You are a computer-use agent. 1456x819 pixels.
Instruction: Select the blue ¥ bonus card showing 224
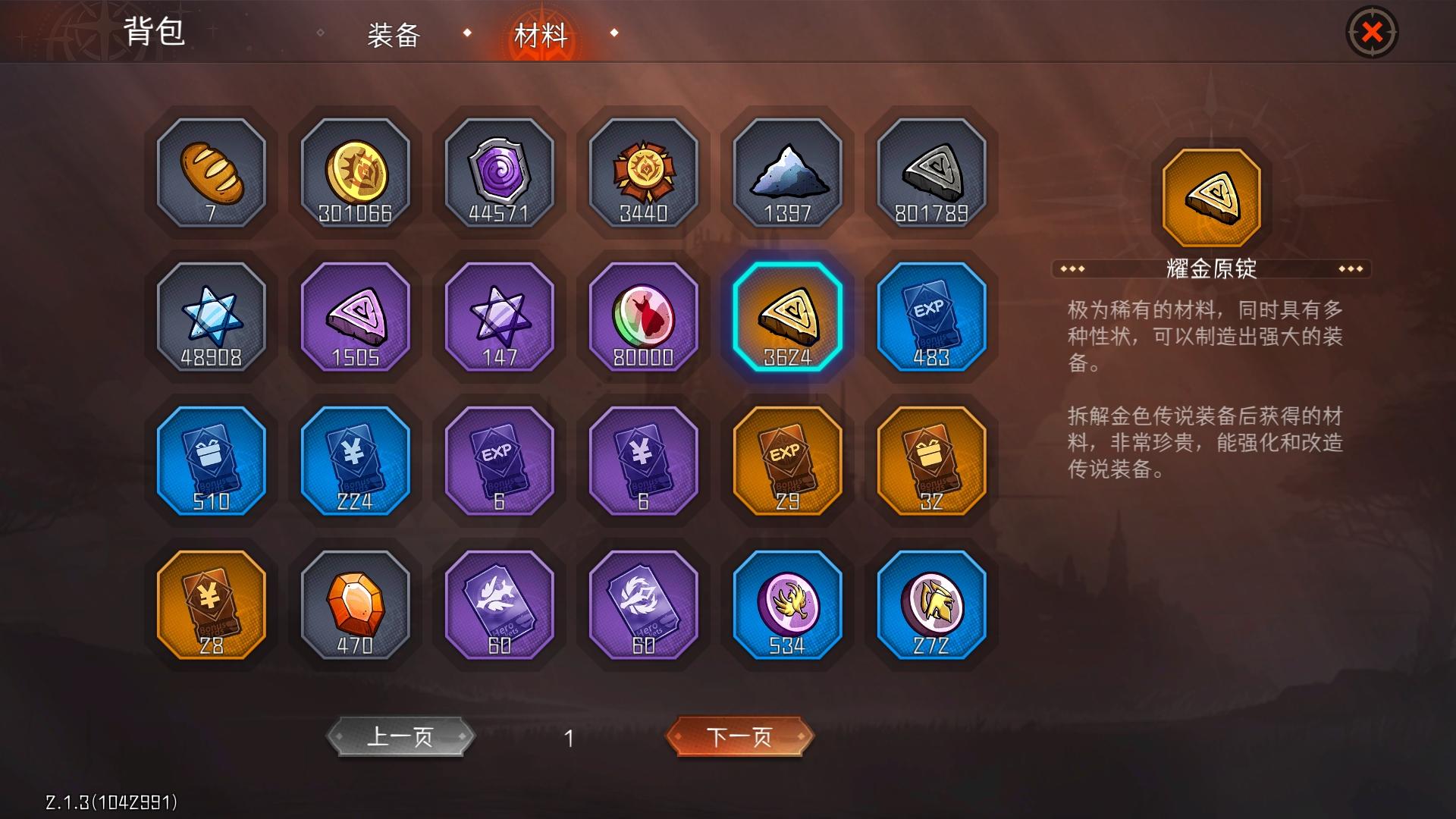[356, 461]
